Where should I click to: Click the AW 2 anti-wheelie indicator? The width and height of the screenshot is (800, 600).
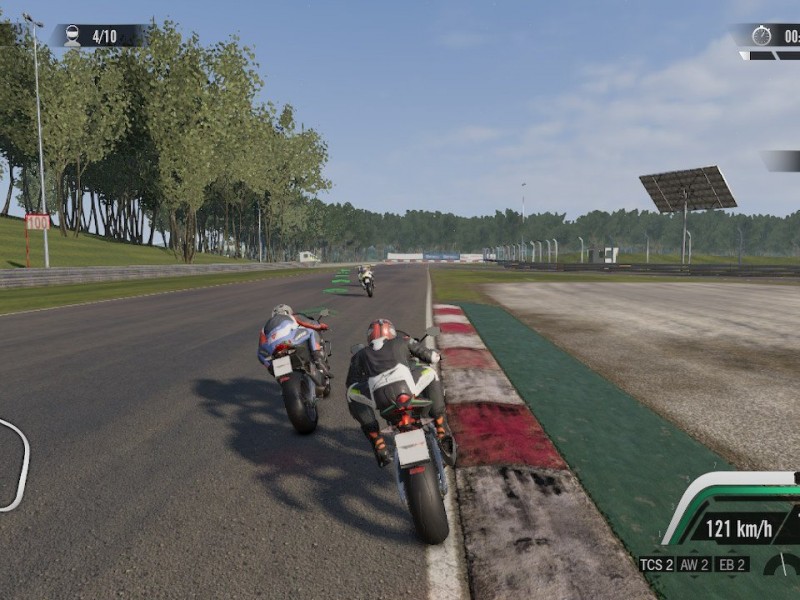pyautogui.click(x=694, y=565)
